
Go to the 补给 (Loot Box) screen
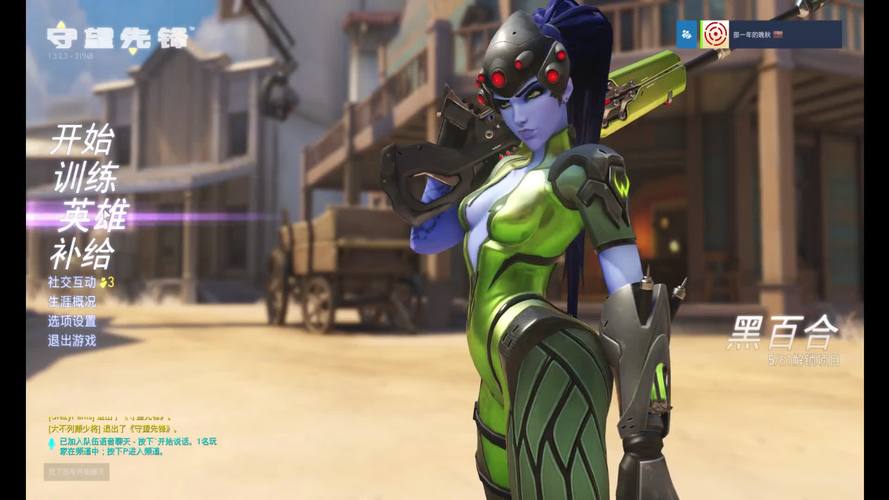pyautogui.click(x=82, y=252)
